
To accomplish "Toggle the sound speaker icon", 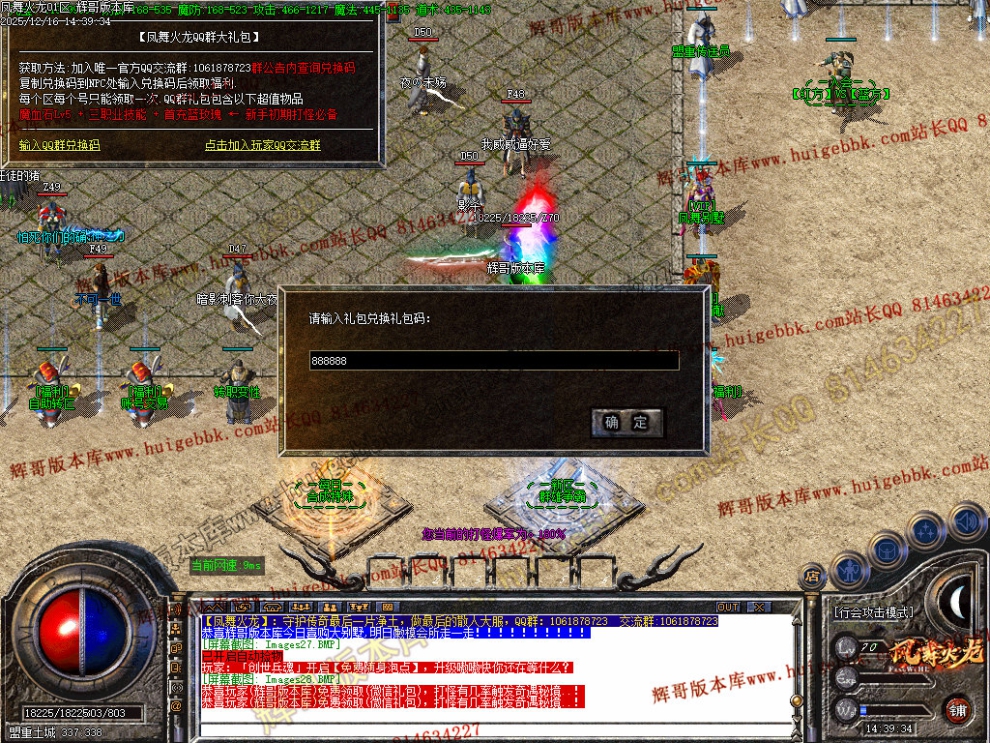I will (966, 521).
